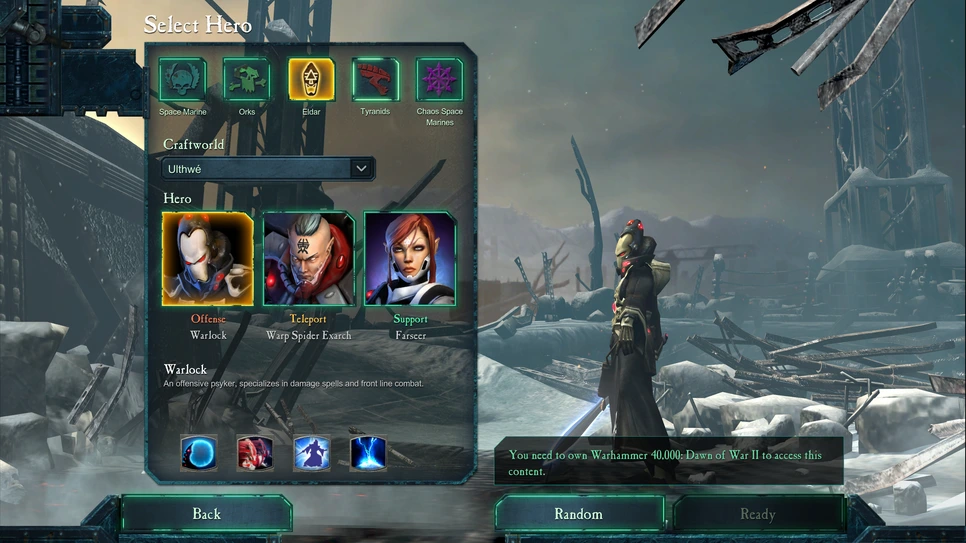
Task: Select the Space Marine faction icon
Action: coord(182,79)
